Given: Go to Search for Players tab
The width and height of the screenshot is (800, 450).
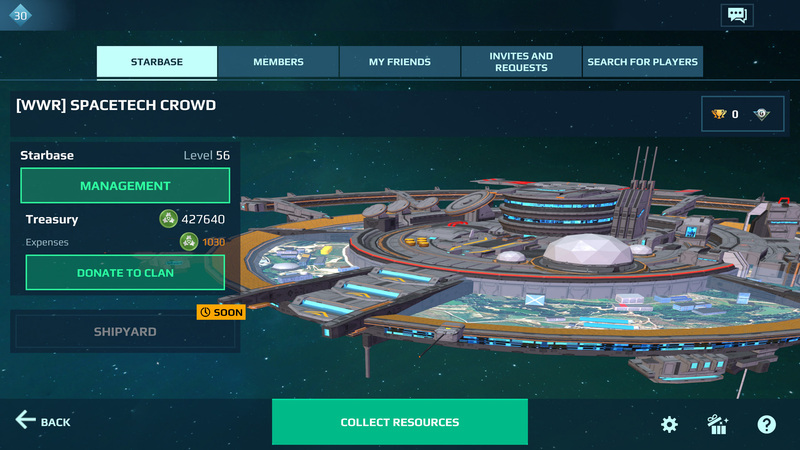Looking at the screenshot, I should [642, 62].
